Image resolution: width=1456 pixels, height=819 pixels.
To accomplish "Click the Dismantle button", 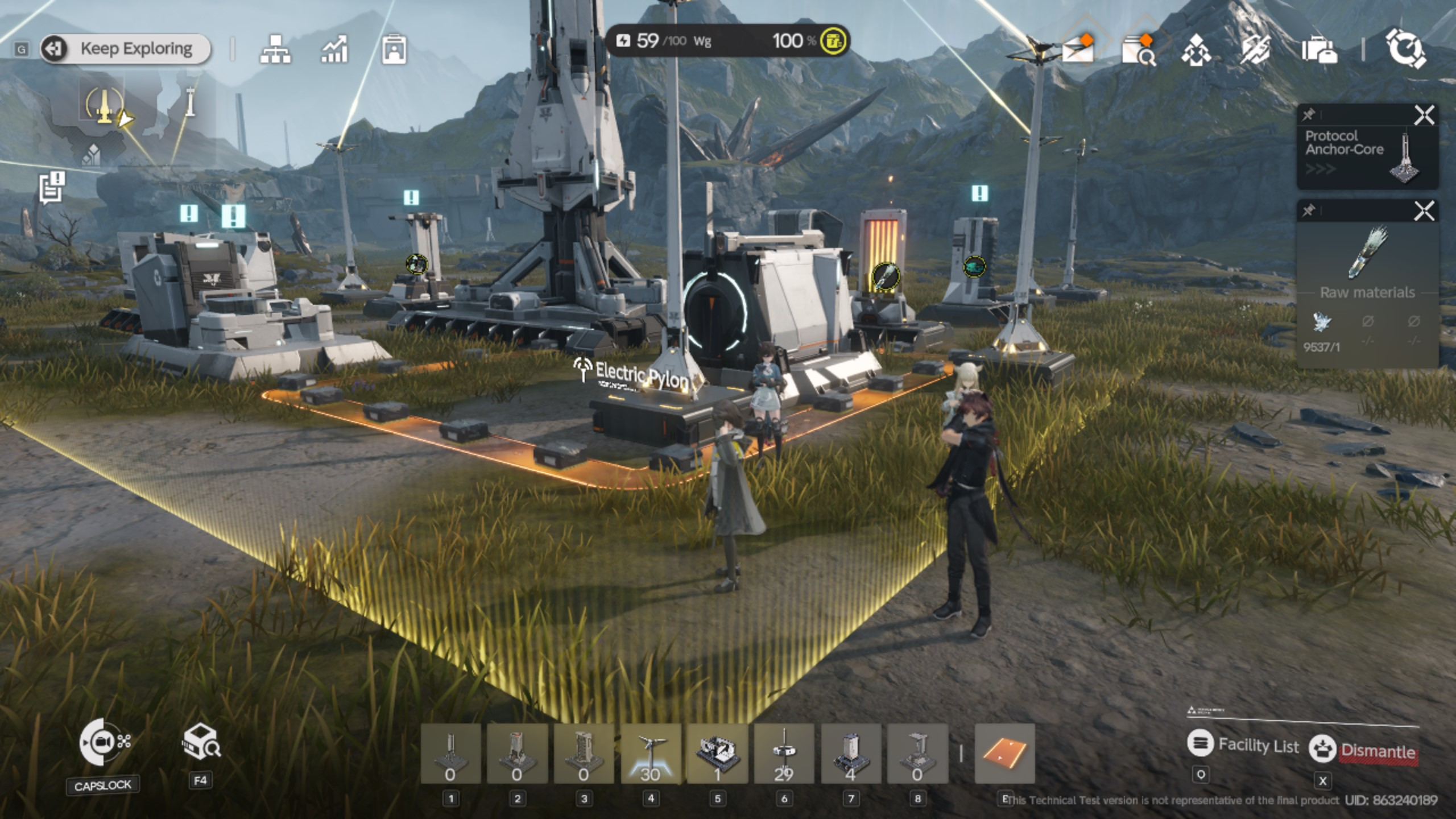I will [x=1363, y=750].
